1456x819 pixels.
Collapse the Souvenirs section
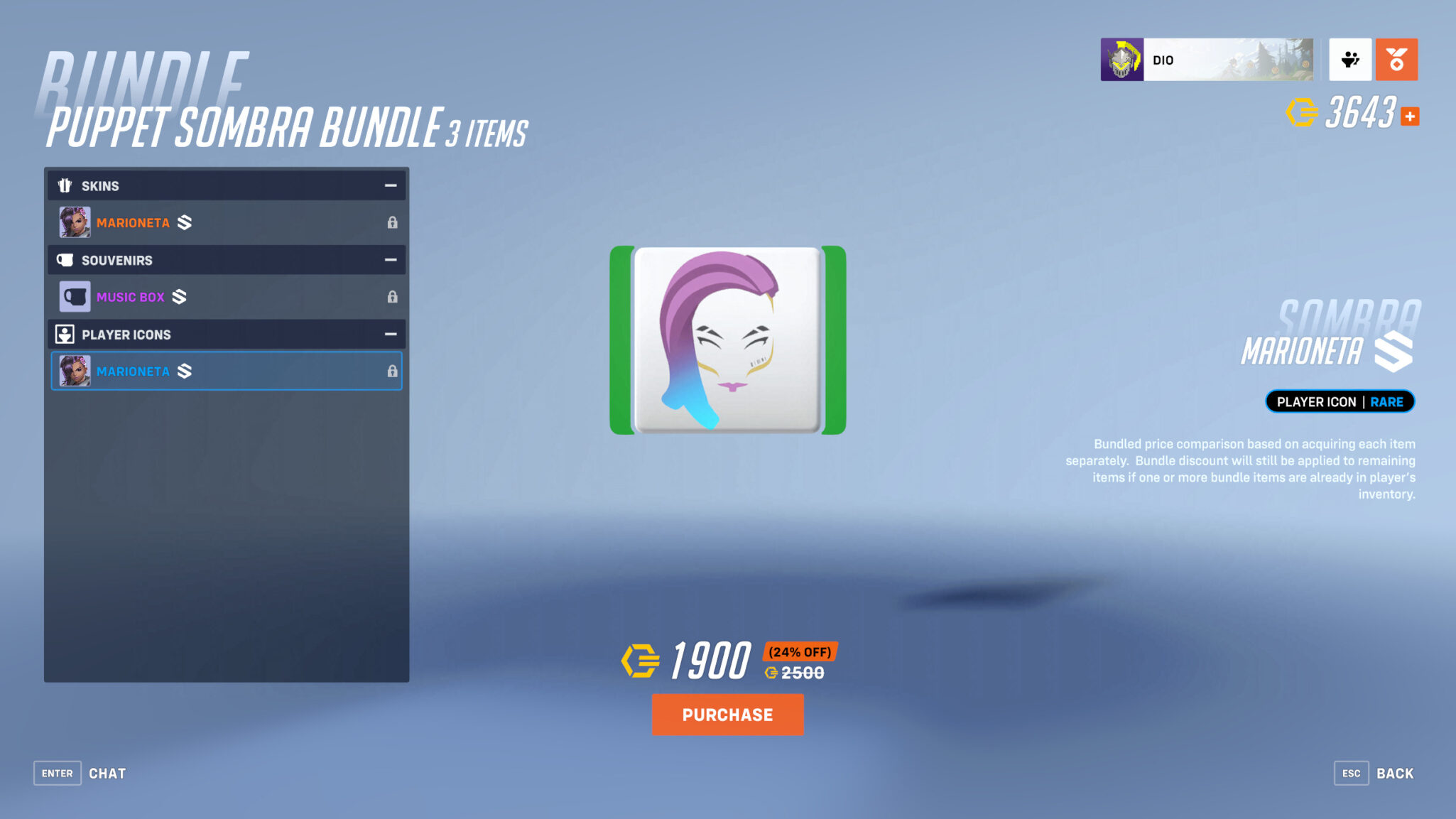(391, 260)
